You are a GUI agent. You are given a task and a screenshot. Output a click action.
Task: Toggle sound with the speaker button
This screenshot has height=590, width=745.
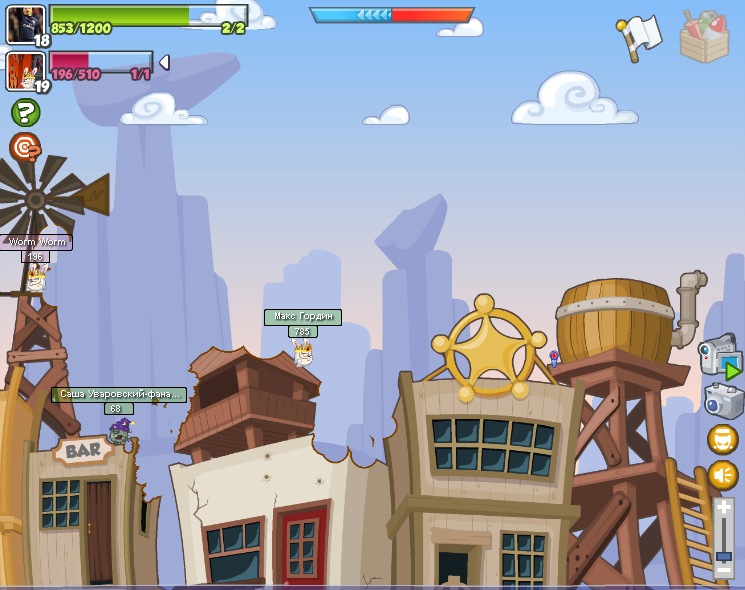tap(723, 475)
